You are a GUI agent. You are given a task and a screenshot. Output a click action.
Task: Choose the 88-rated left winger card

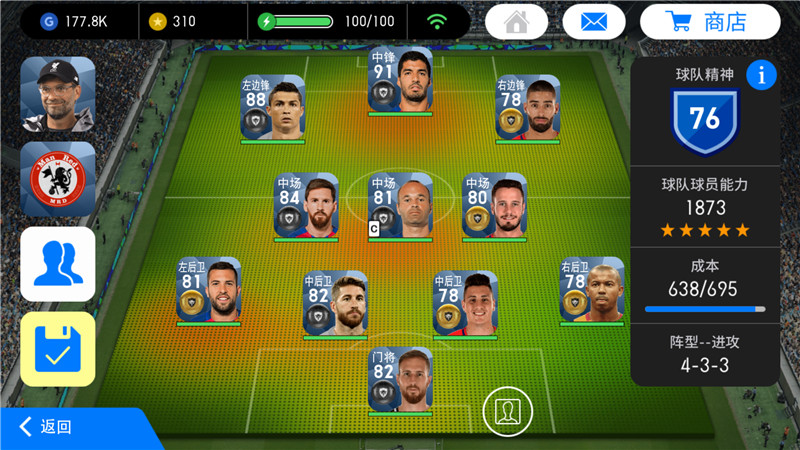273,107
